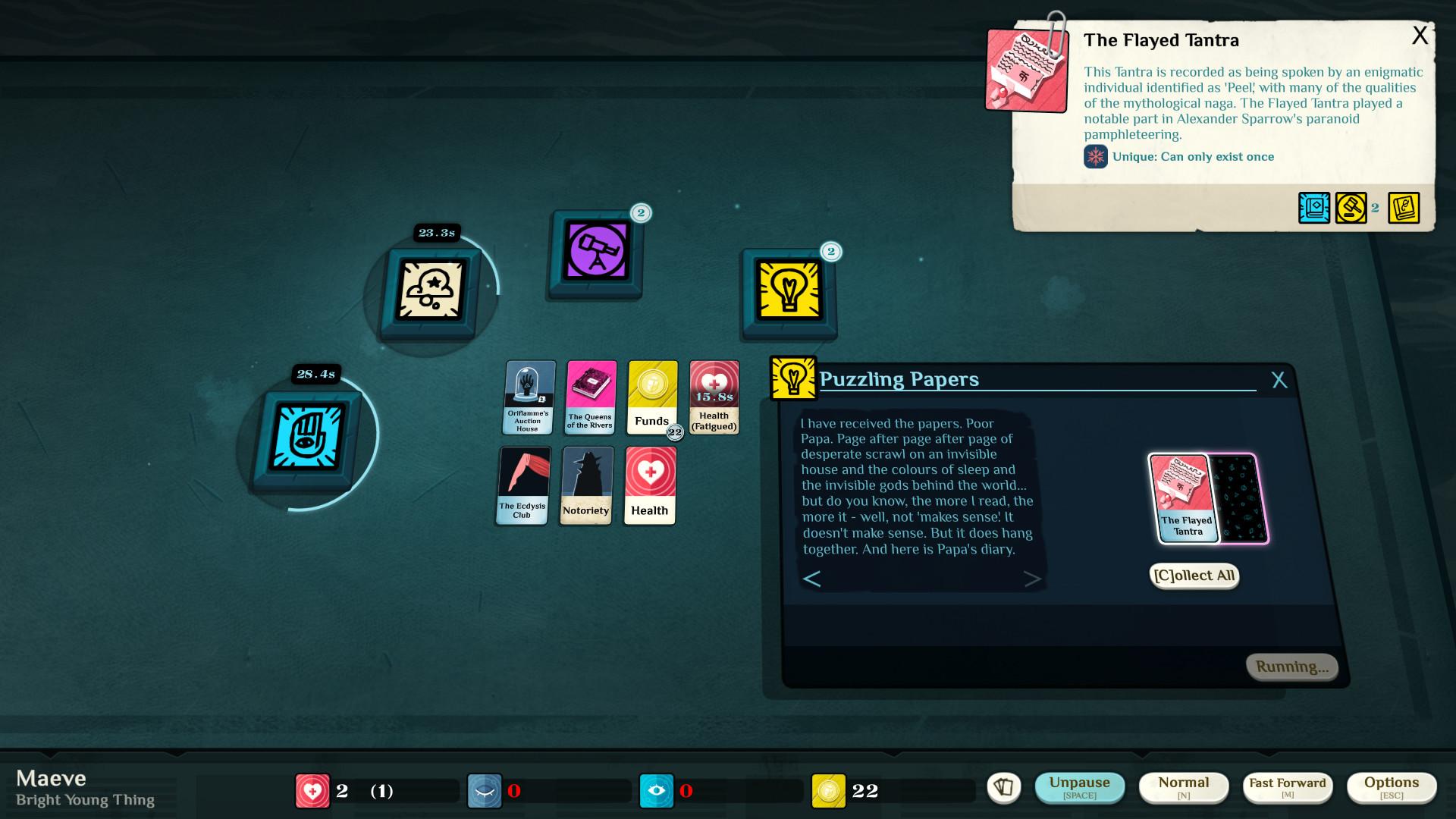Toggle Unpause to resume the game
The height and width of the screenshot is (819, 1456).
[1080, 786]
